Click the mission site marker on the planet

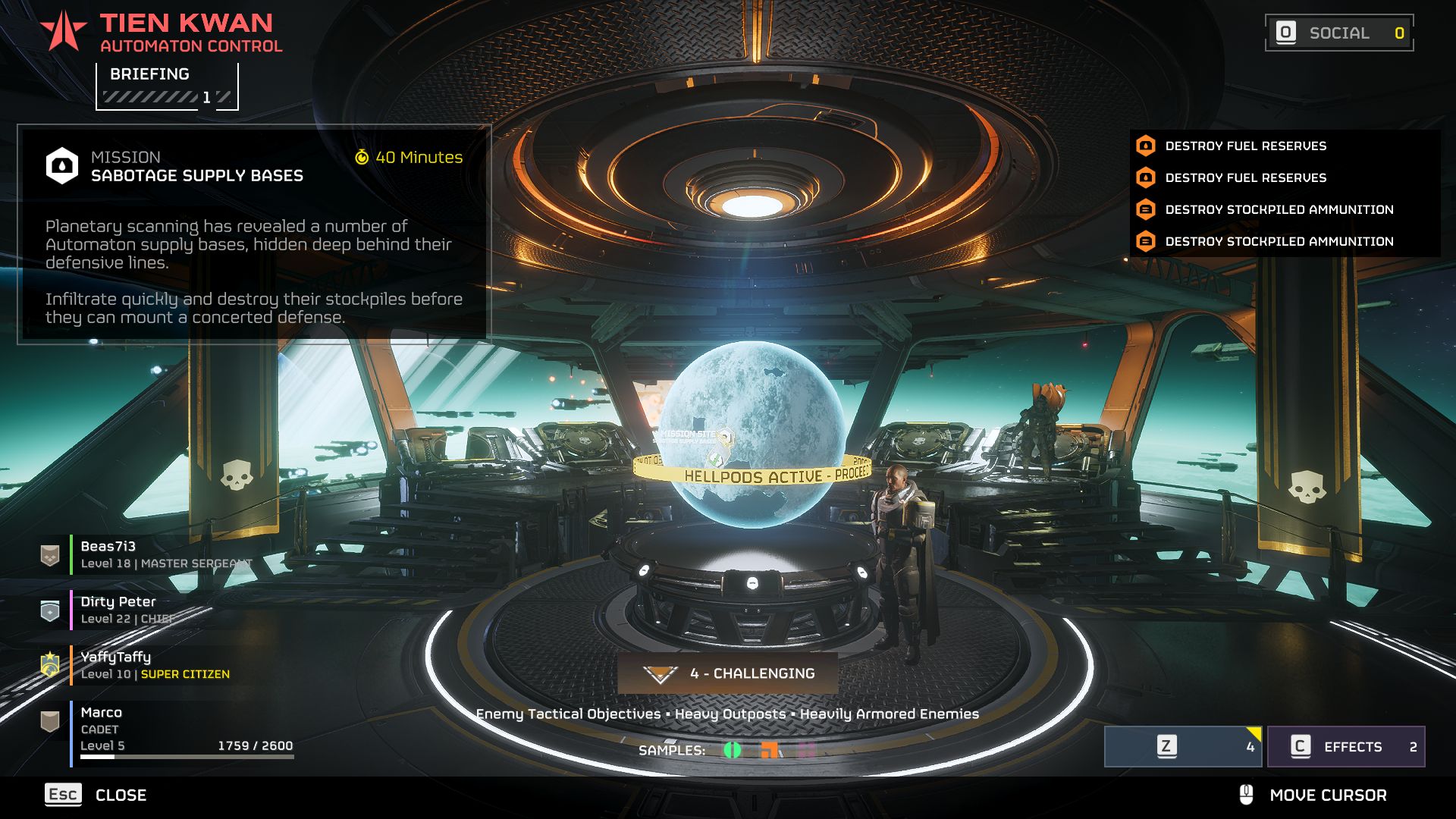point(725,437)
